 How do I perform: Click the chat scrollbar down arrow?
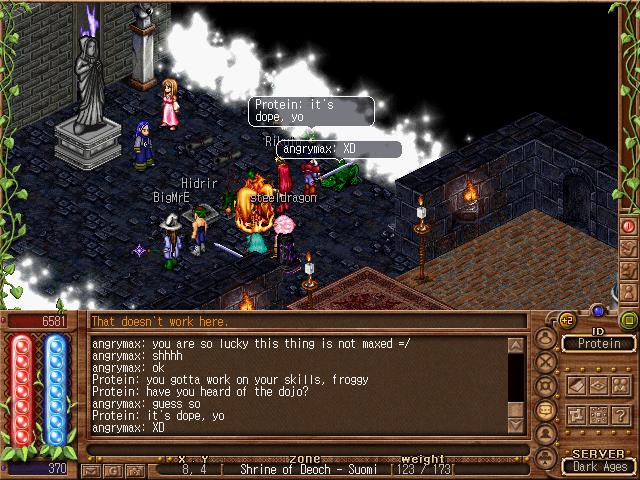[x=516, y=425]
